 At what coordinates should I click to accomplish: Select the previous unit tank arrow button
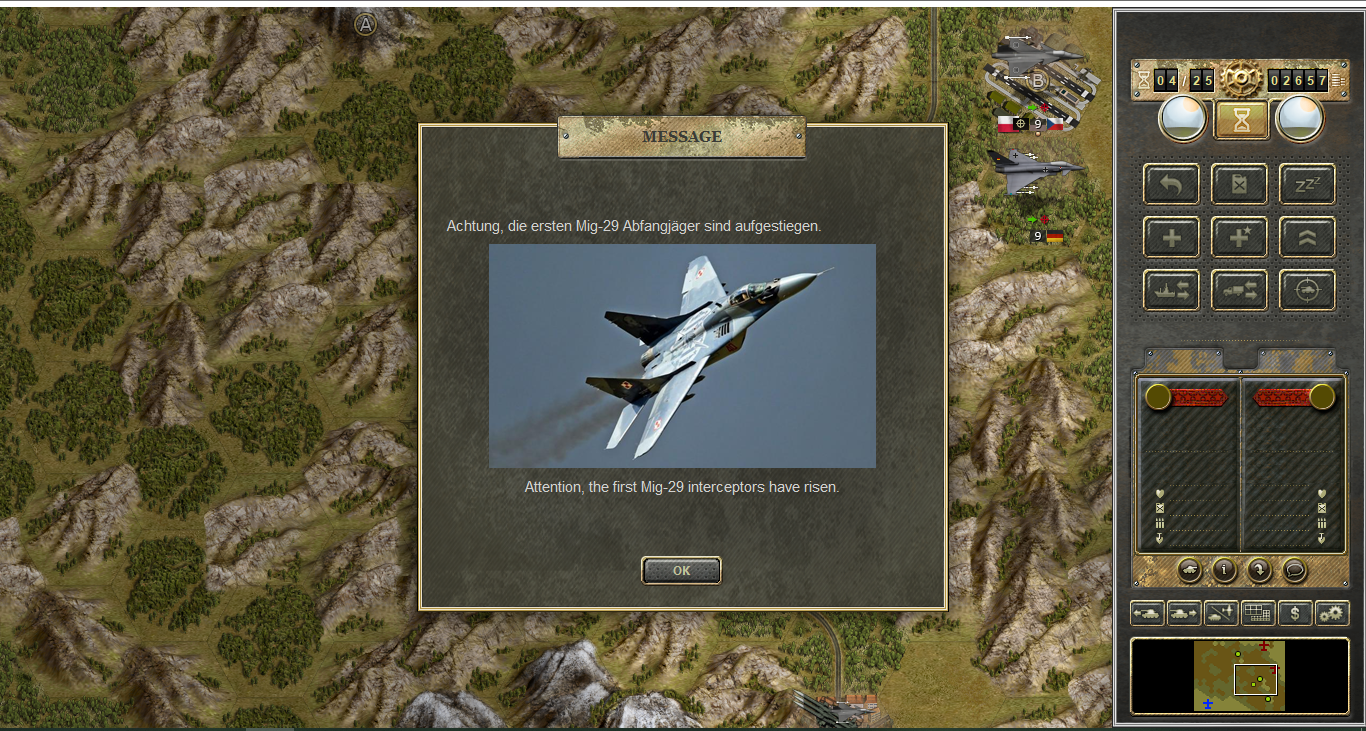[1147, 613]
